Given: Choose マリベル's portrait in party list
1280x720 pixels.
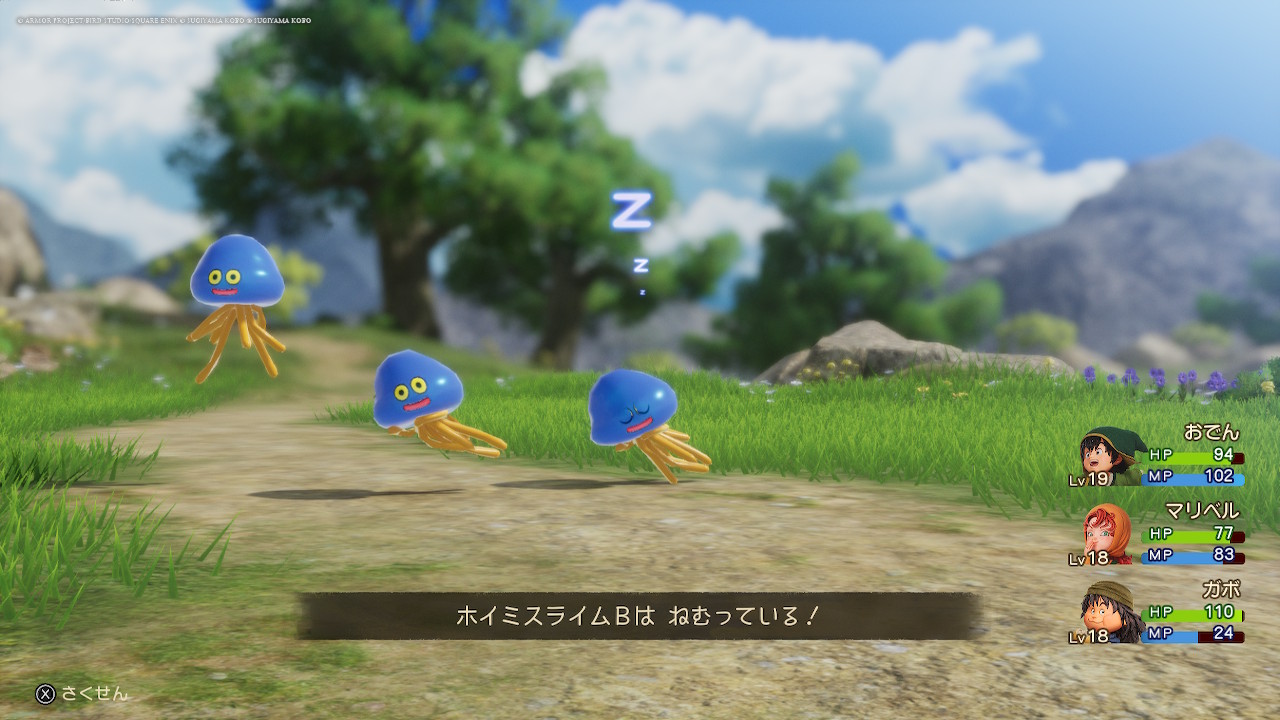Looking at the screenshot, I should (1108, 533).
